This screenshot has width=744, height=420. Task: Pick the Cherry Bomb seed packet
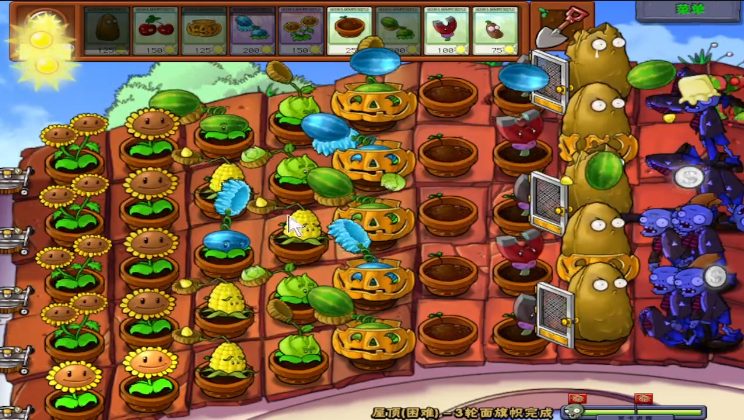156,30
